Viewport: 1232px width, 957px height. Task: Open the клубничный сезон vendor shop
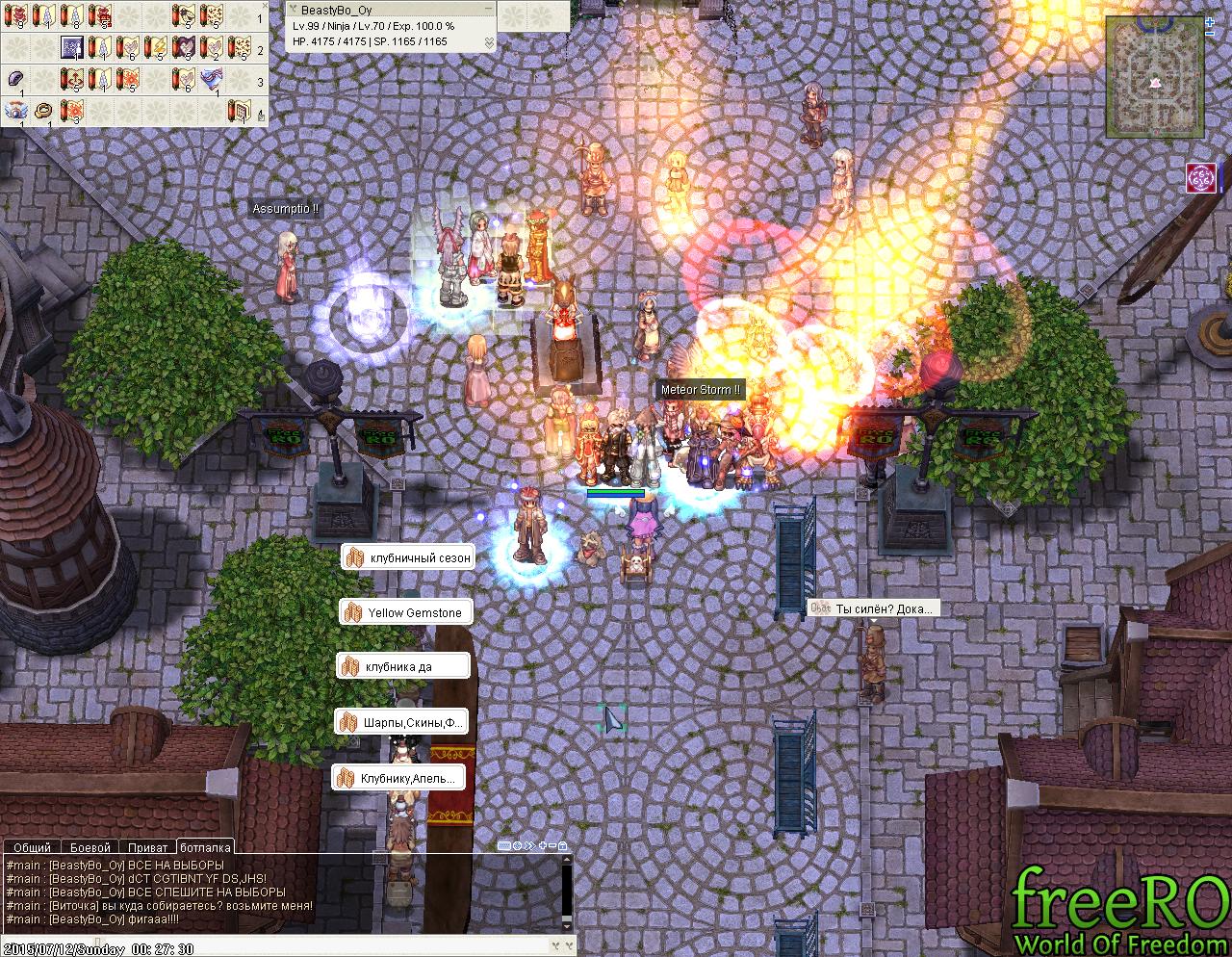click(408, 557)
